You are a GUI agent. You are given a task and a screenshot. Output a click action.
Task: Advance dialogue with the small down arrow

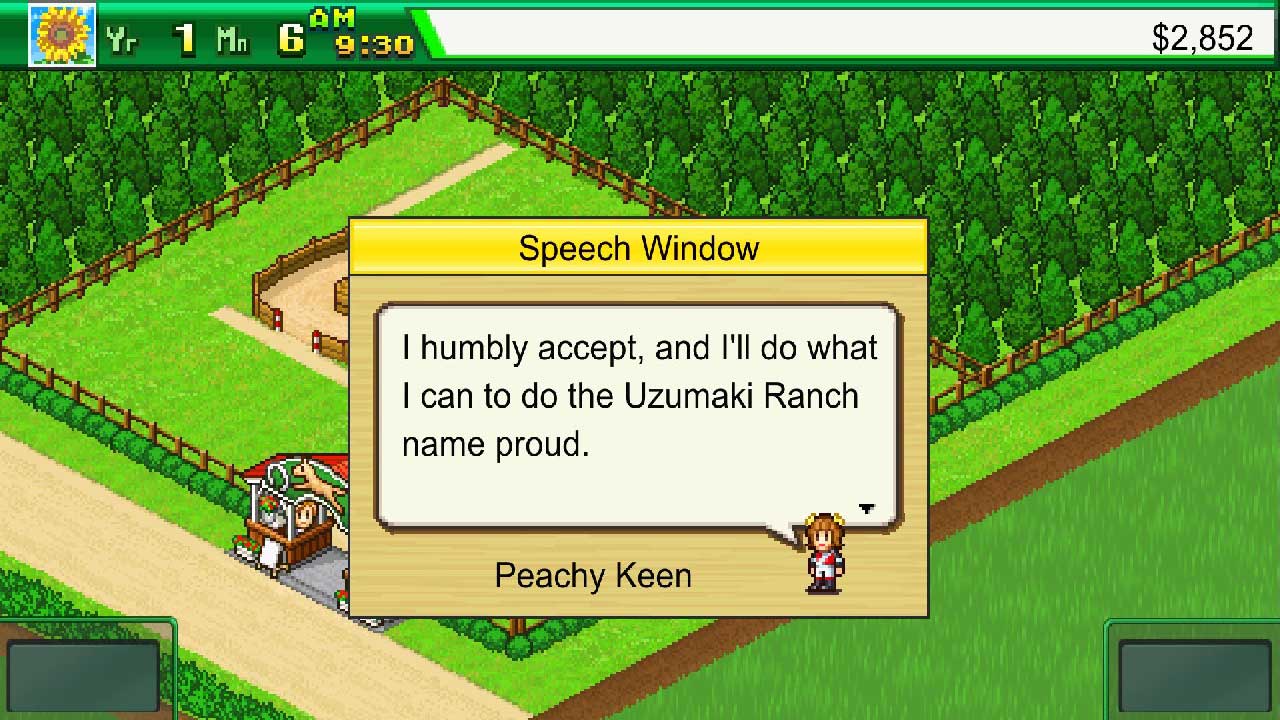point(866,509)
